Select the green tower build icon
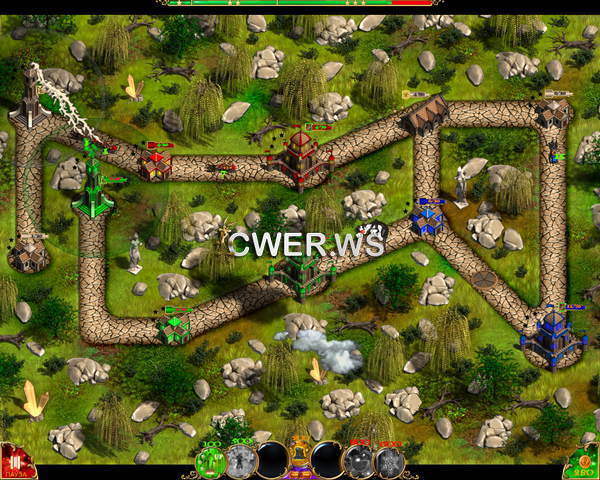 (x=211, y=460)
